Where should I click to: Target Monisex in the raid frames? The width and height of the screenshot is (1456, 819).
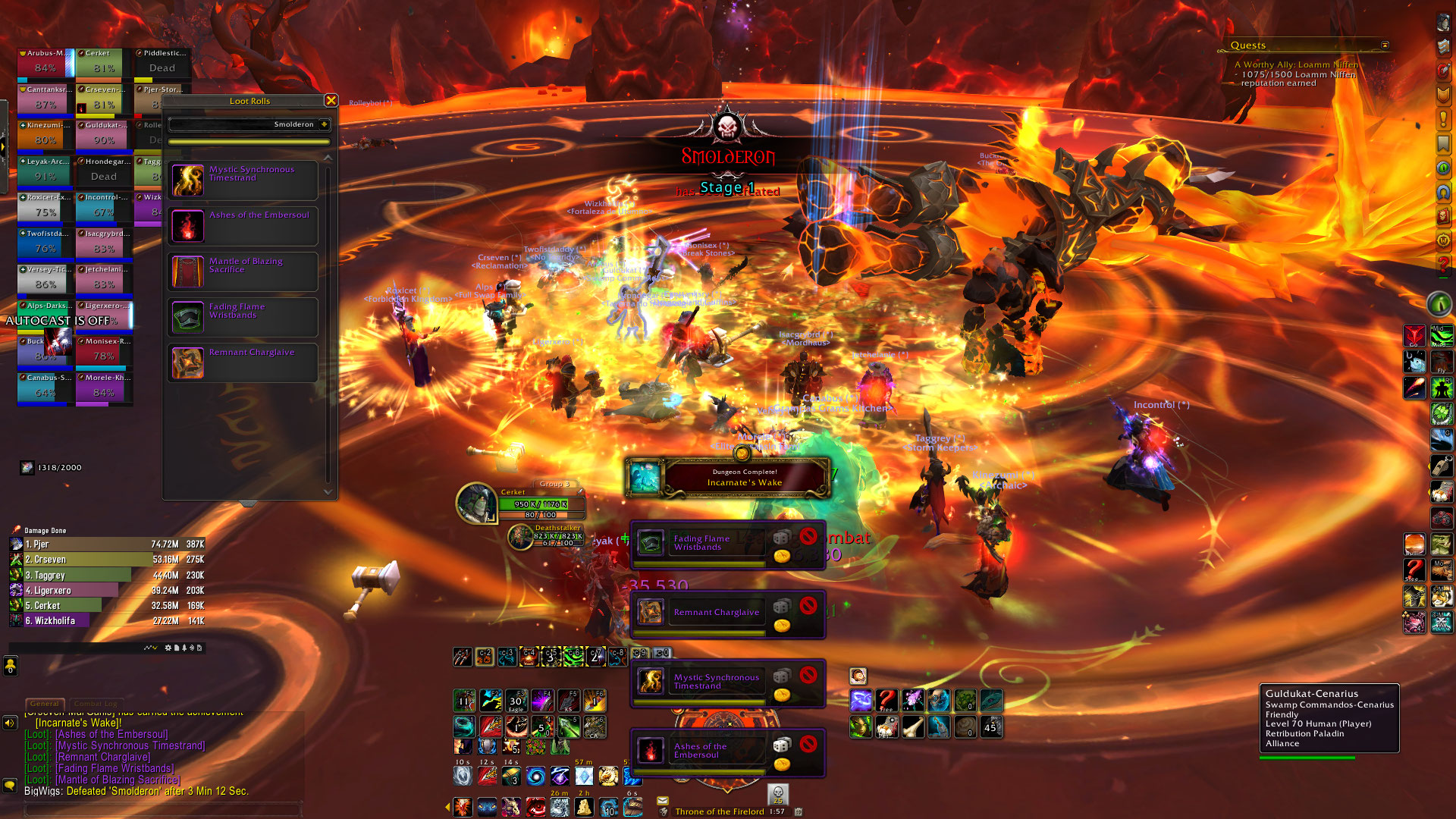pos(104,350)
